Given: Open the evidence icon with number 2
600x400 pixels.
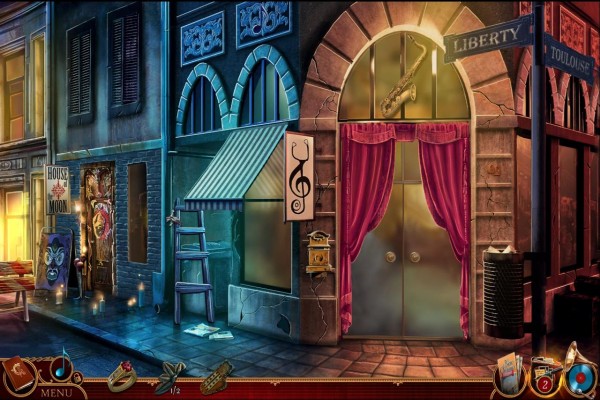Looking at the screenshot, I should pos(545,376).
